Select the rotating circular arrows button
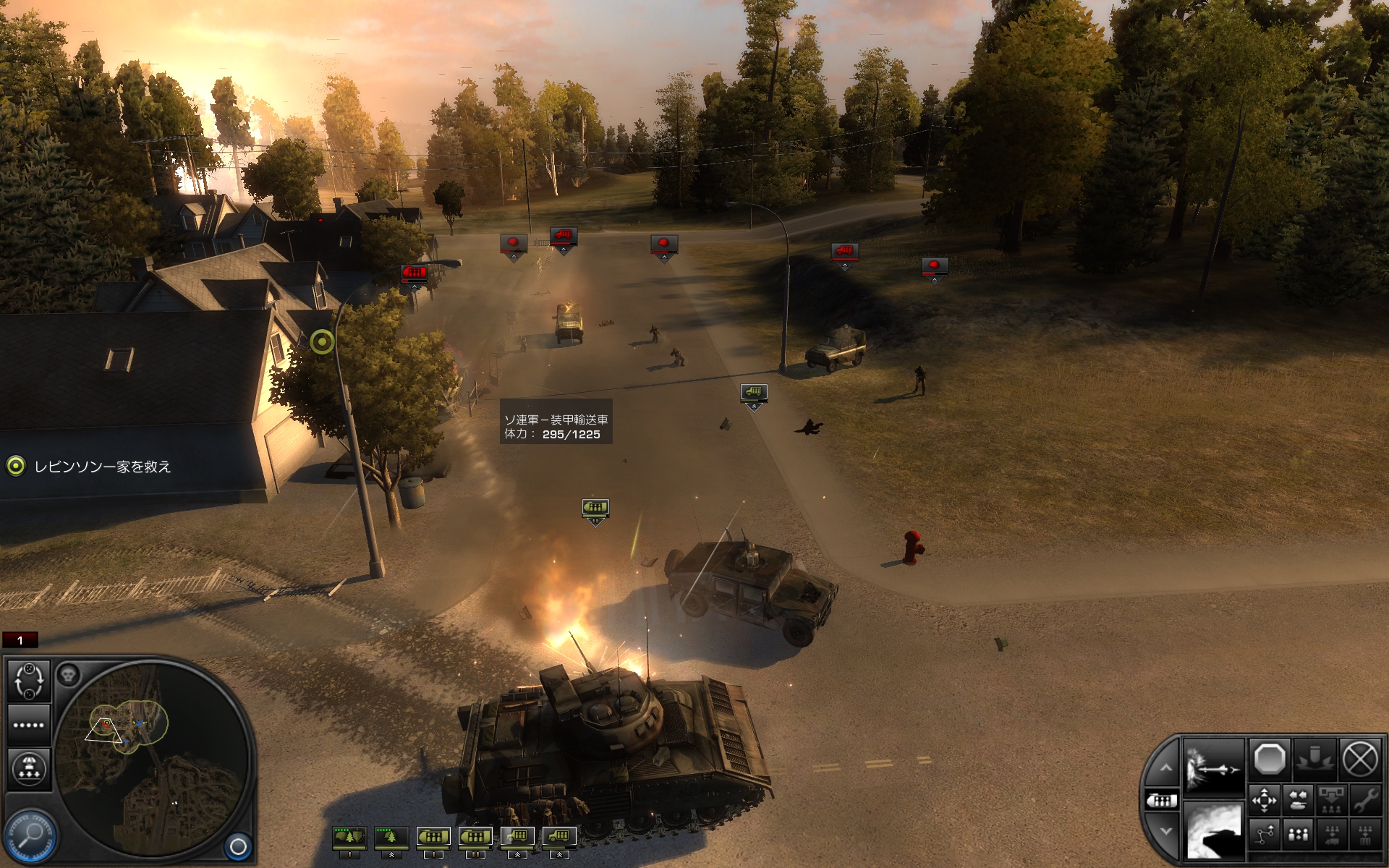1389x868 pixels. (29, 681)
